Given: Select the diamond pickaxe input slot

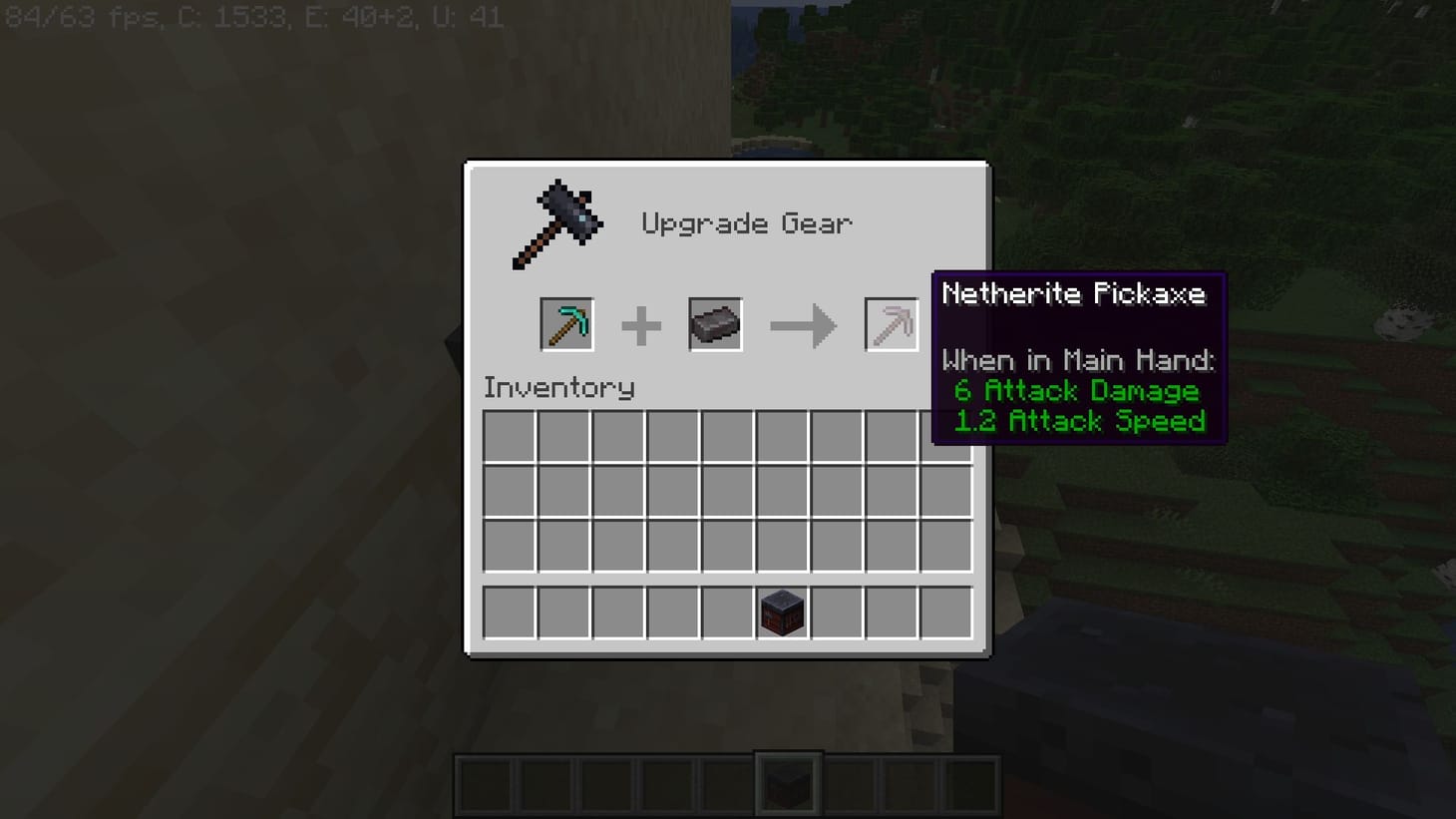Looking at the screenshot, I should [565, 324].
